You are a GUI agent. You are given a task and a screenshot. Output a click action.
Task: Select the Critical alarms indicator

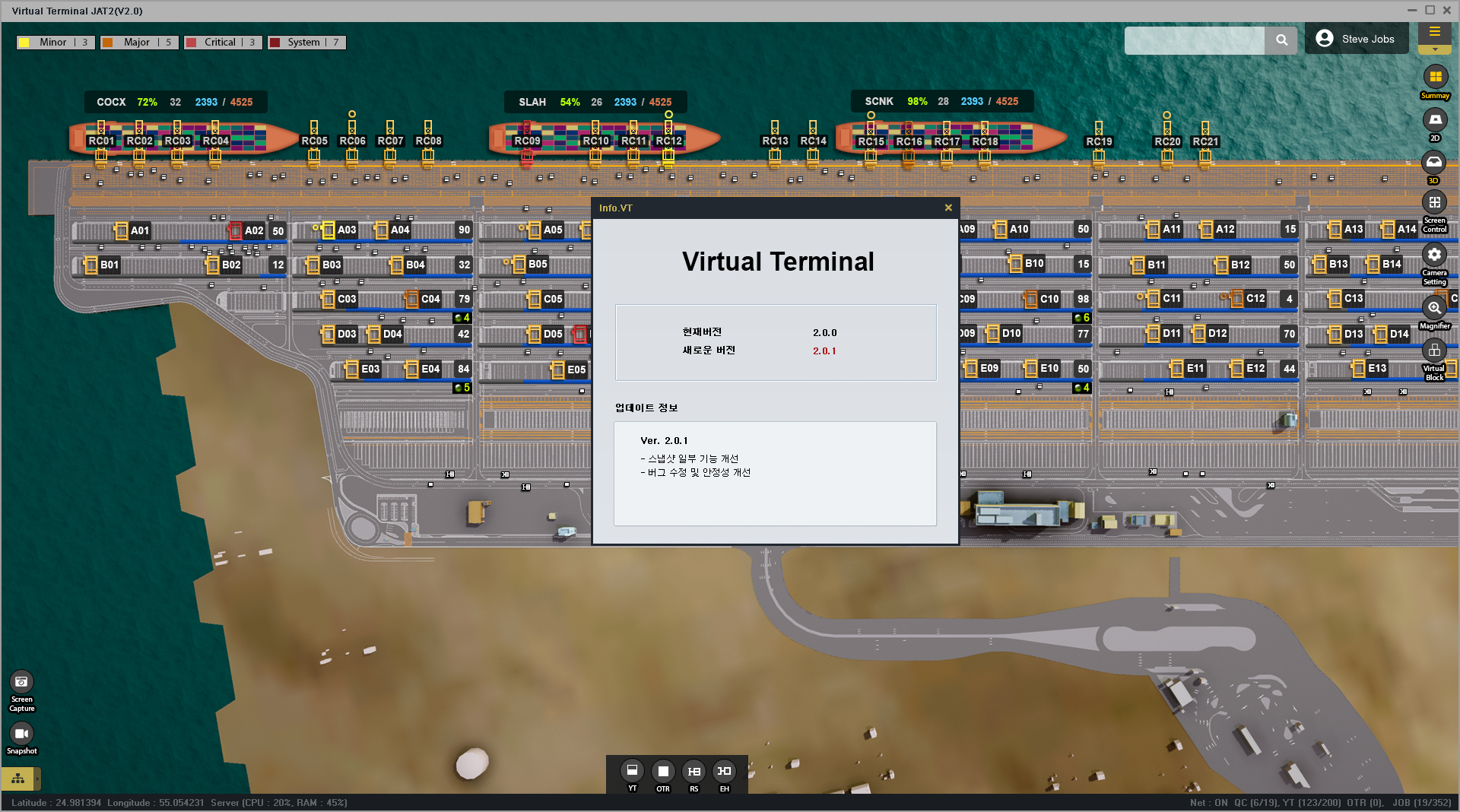(223, 43)
